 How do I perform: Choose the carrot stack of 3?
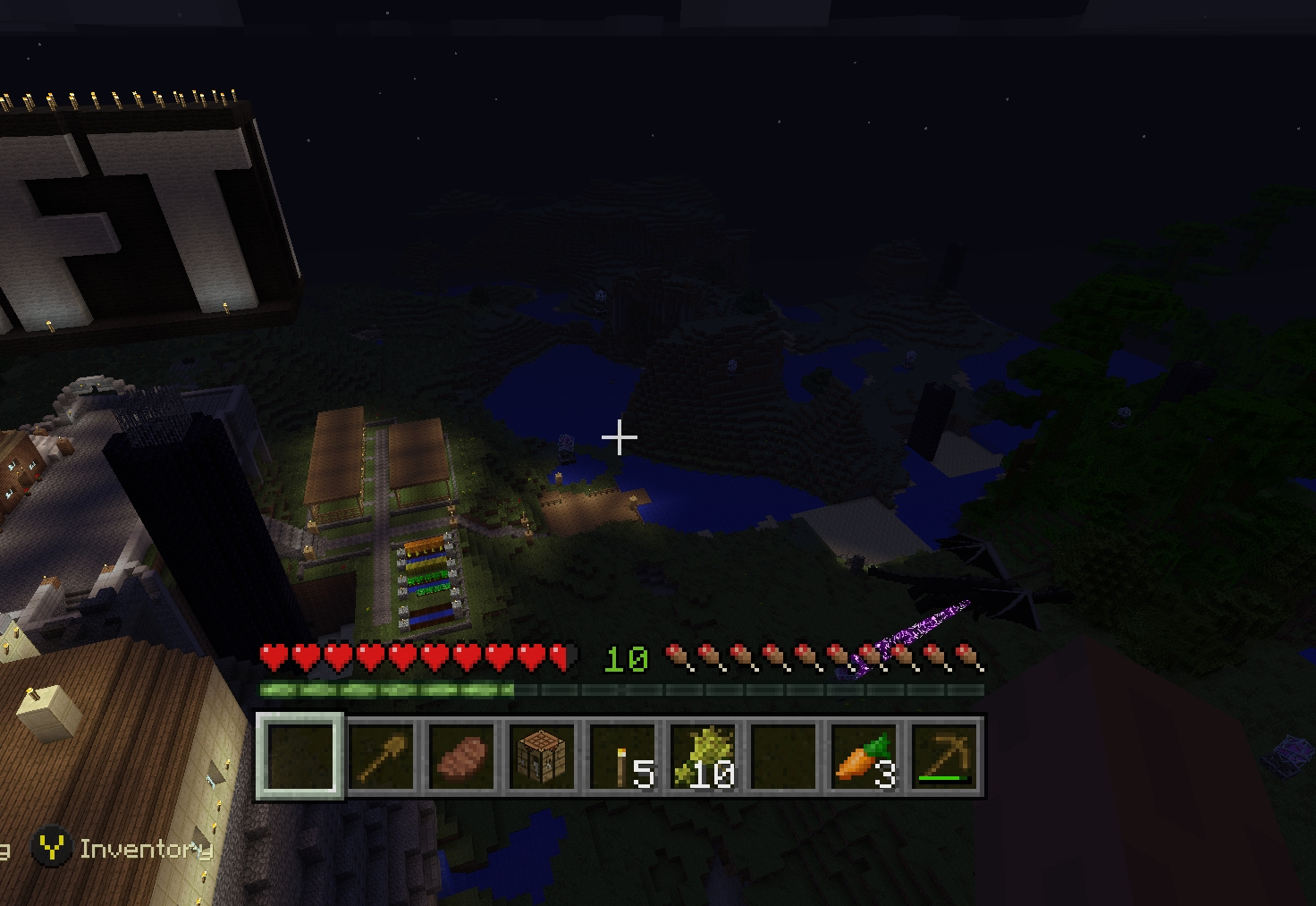[x=864, y=757]
